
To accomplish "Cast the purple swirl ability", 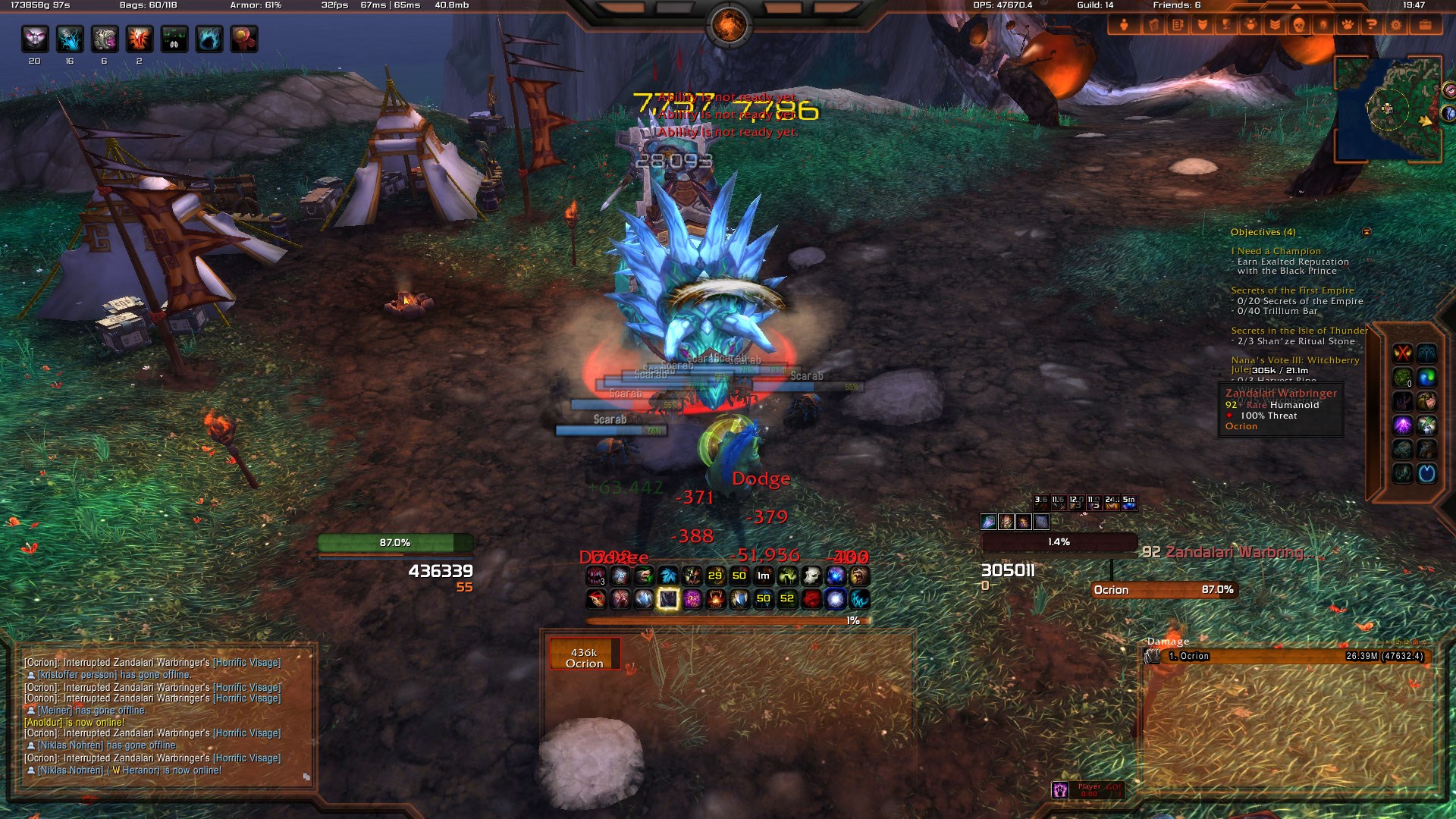I will (692, 599).
